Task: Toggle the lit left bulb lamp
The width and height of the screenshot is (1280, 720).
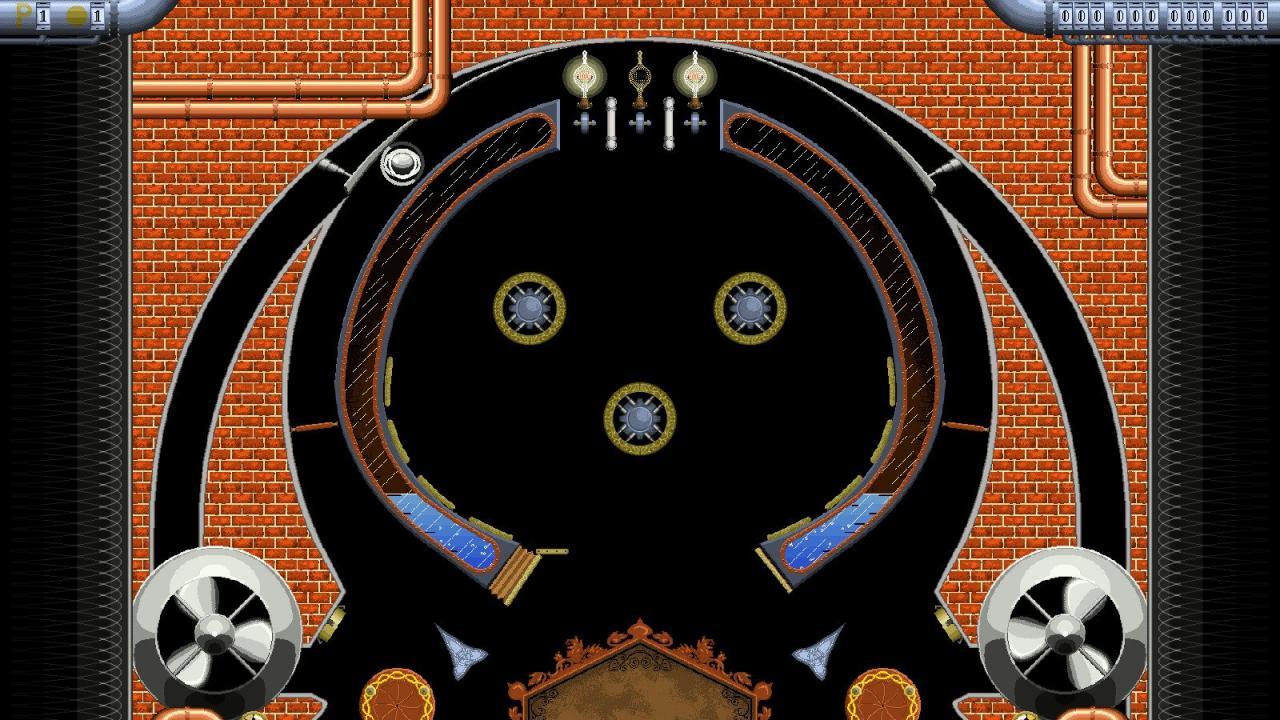Action: 583,77
